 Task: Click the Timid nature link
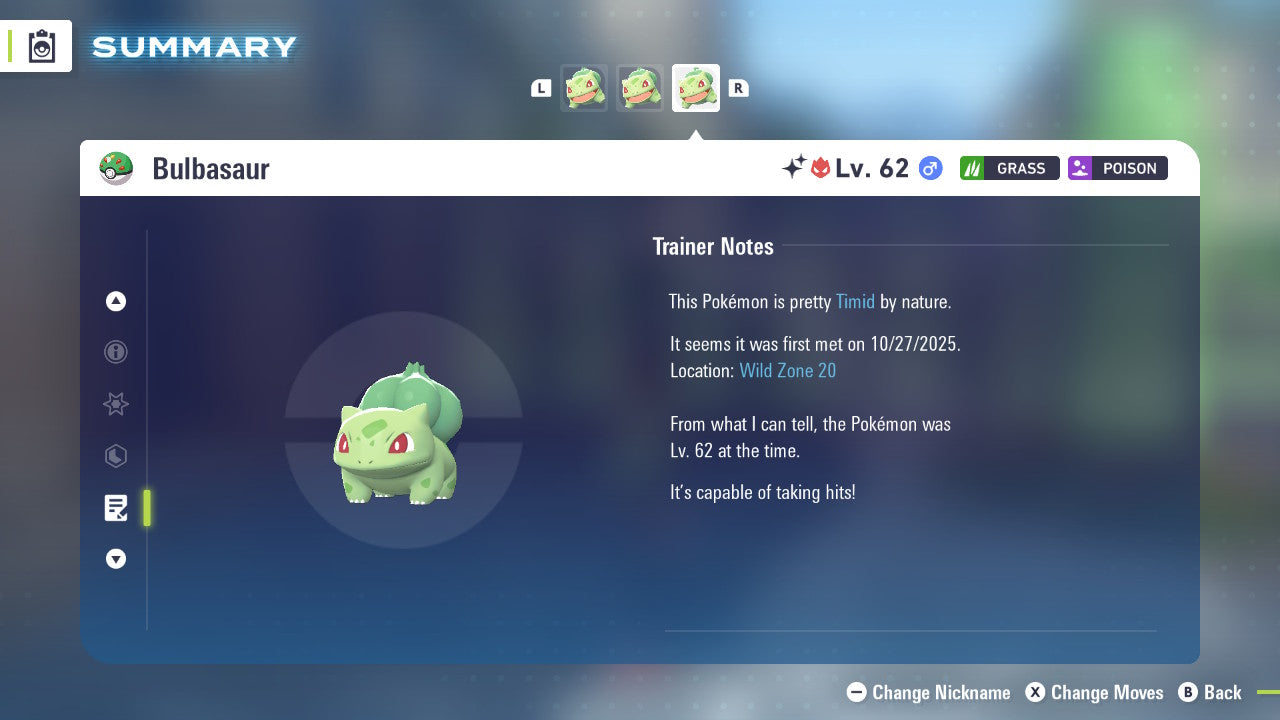click(x=855, y=301)
